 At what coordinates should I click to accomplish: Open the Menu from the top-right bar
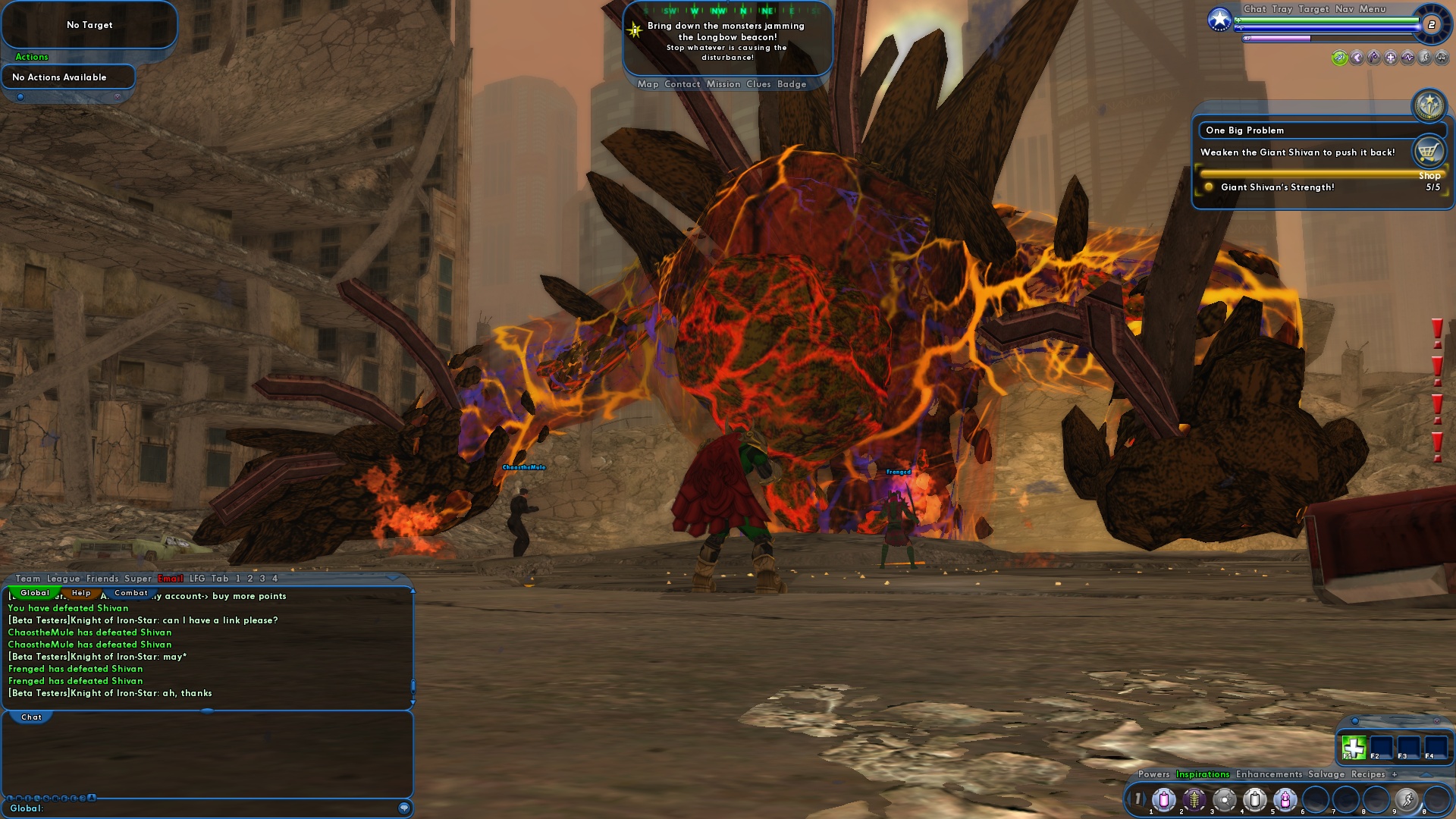coord(1372,9)
